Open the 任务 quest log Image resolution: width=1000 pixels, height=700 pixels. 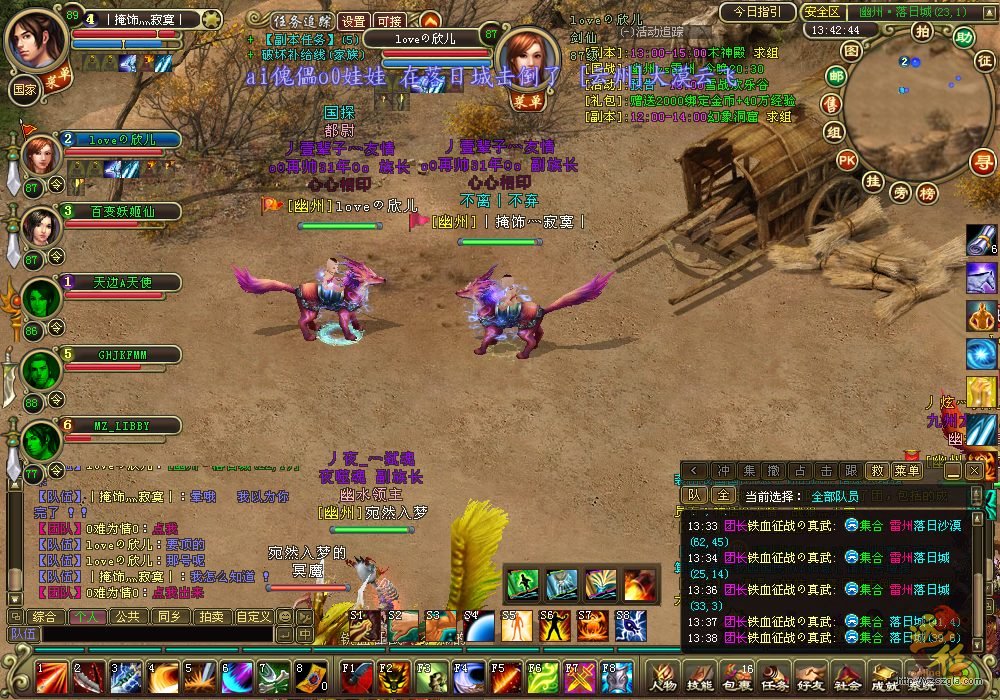774,685
